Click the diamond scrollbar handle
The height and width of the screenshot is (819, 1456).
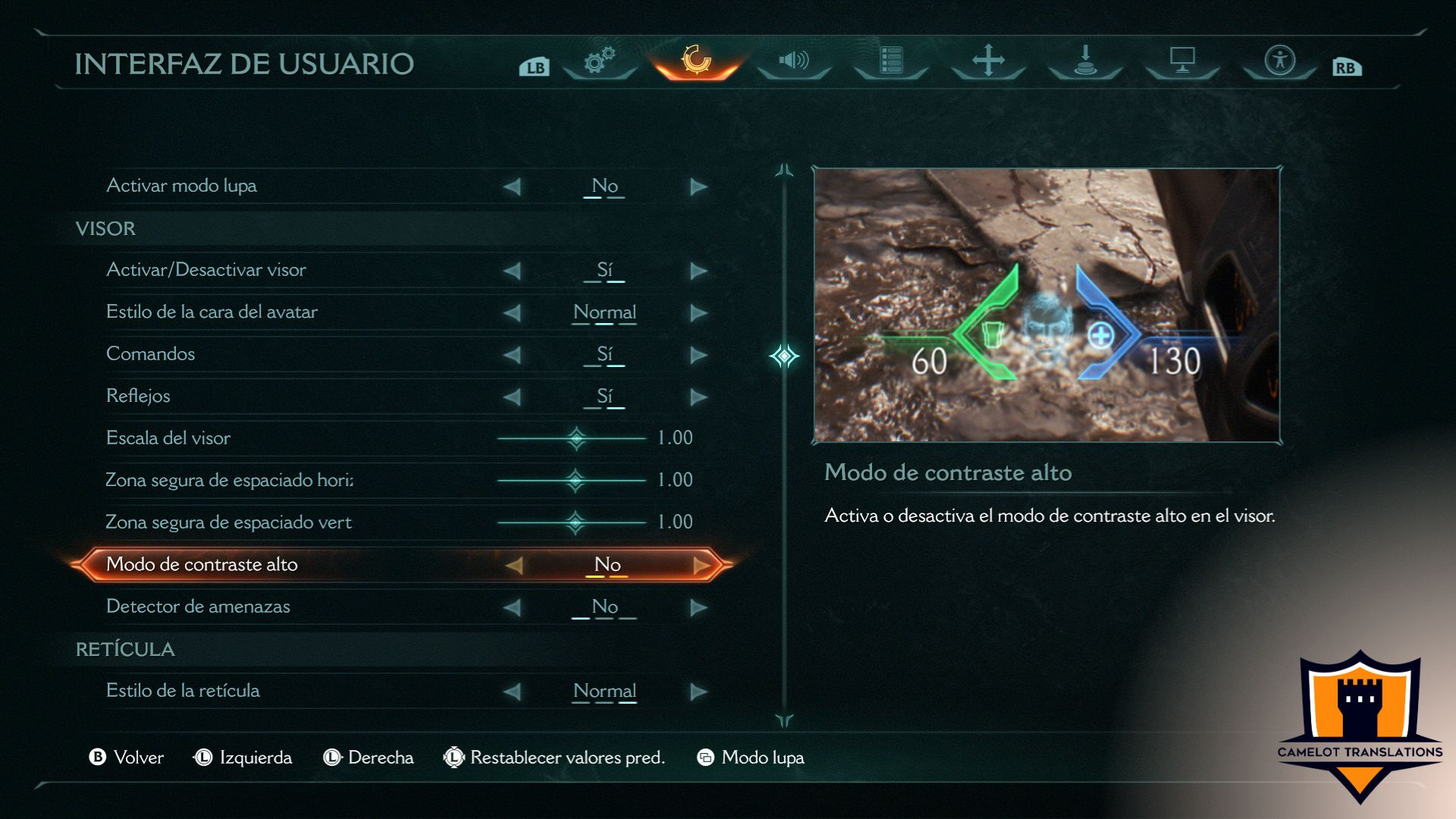pos(784,356)
